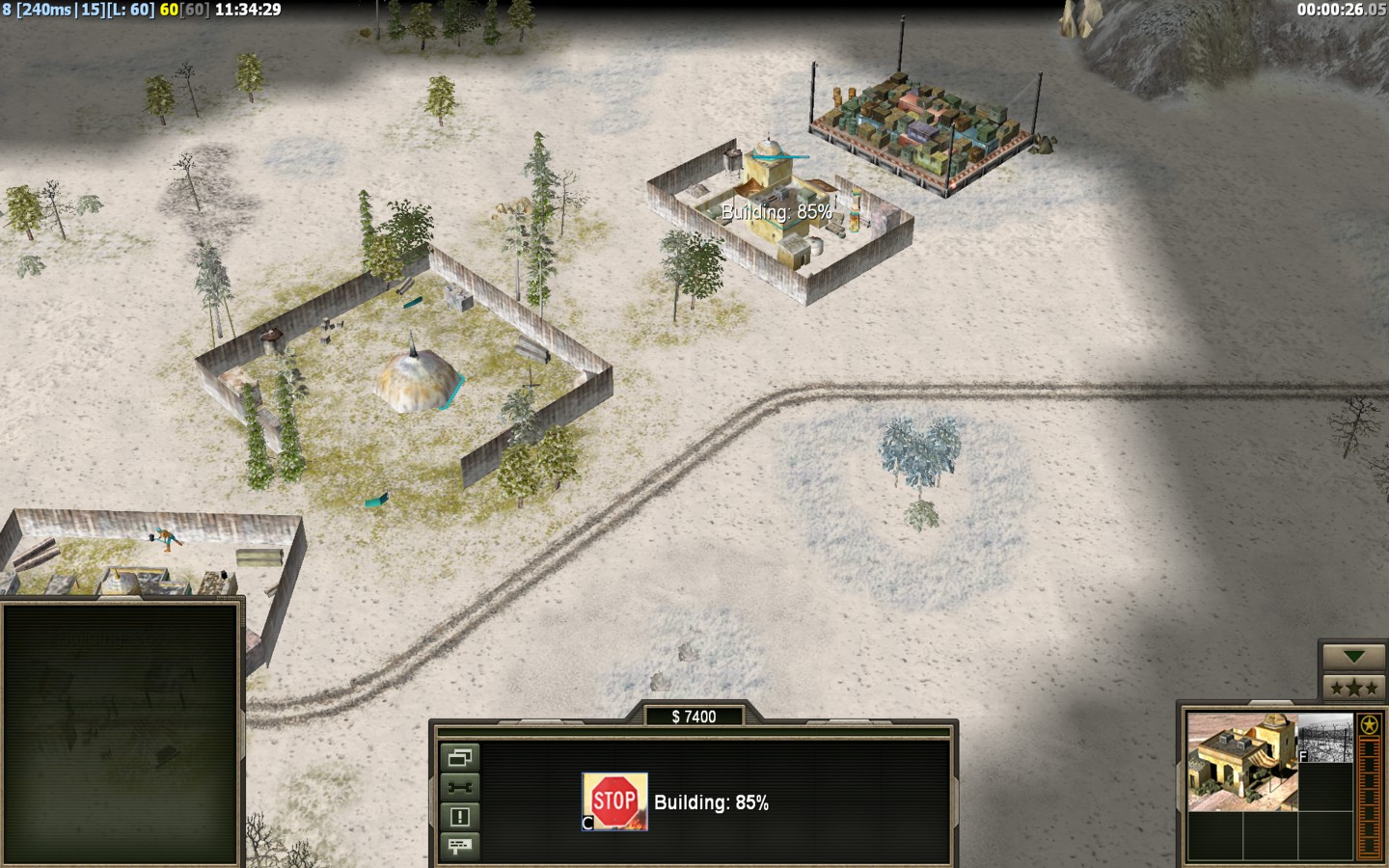Select the building portrait thumbnail

point(1241,762)
